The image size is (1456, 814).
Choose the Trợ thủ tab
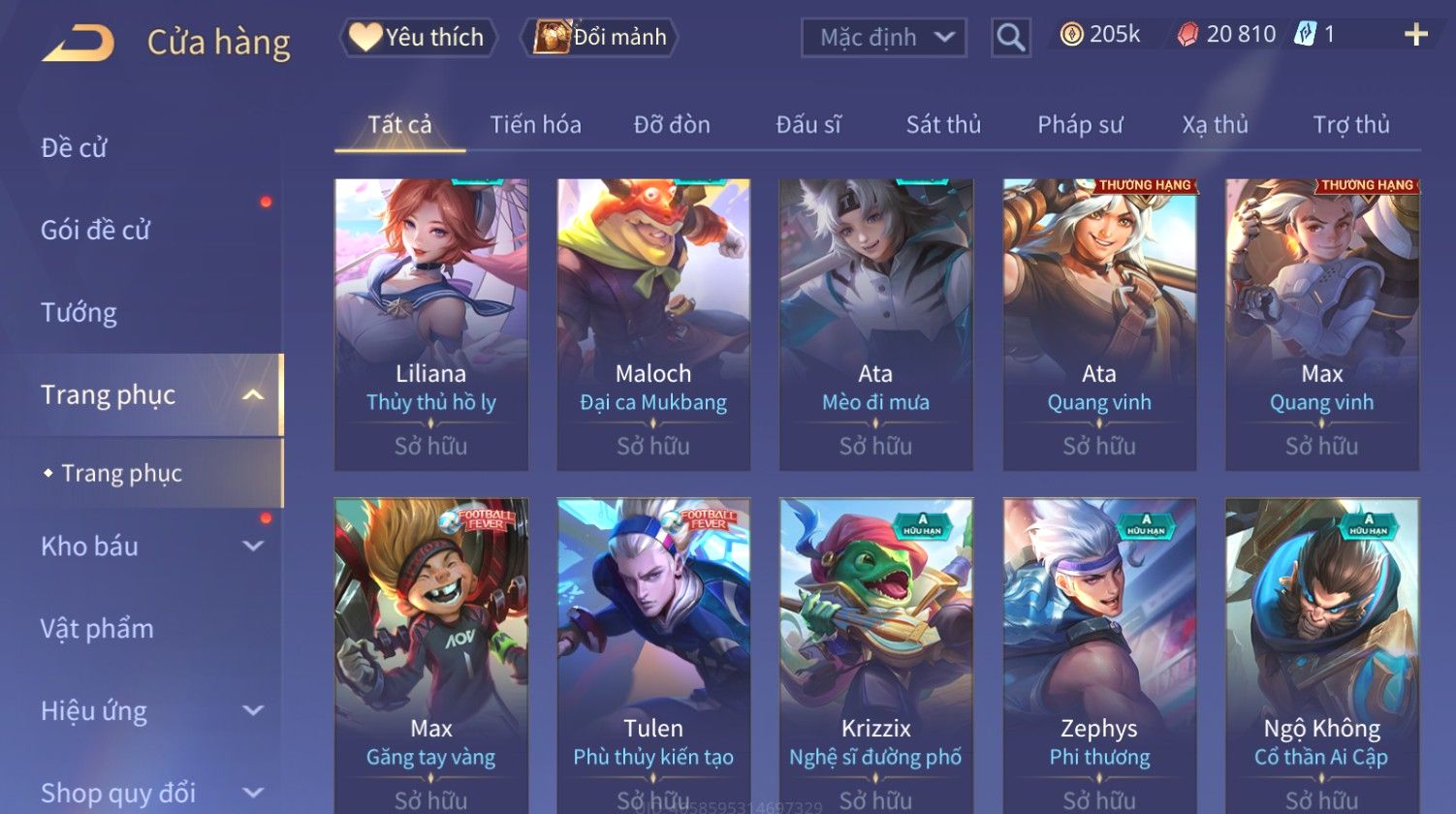click(1351, 125)
